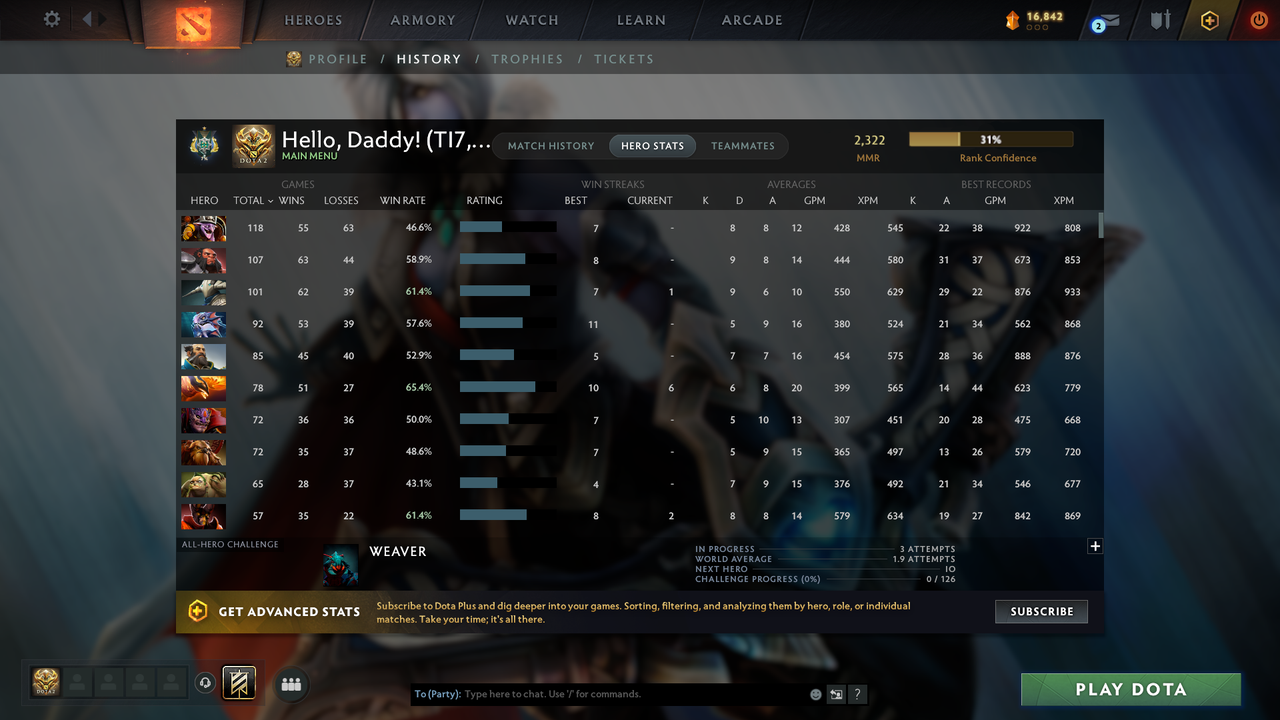
Task: Click the shards currency gem icon
Action: (1011, 17)
